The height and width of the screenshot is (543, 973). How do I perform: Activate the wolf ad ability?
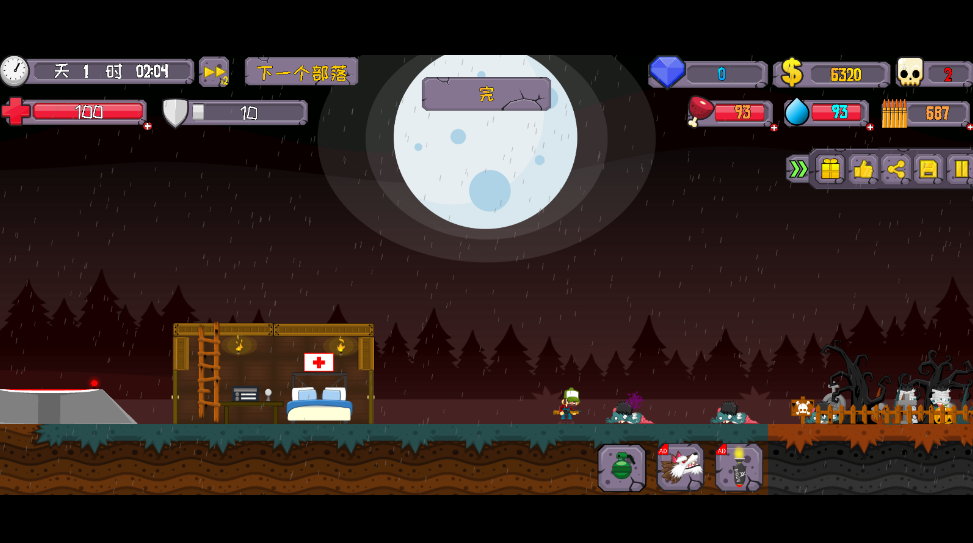(680, 467)
